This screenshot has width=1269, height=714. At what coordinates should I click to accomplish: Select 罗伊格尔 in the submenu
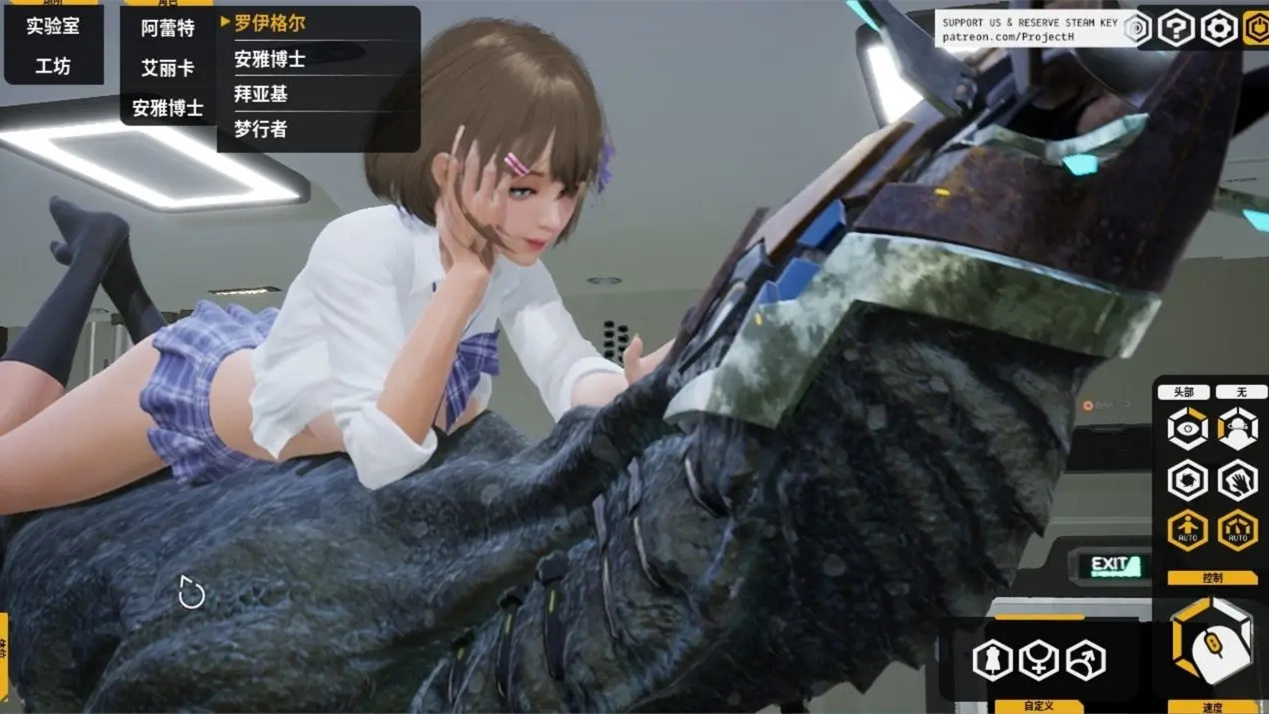[x=270, y=23]
